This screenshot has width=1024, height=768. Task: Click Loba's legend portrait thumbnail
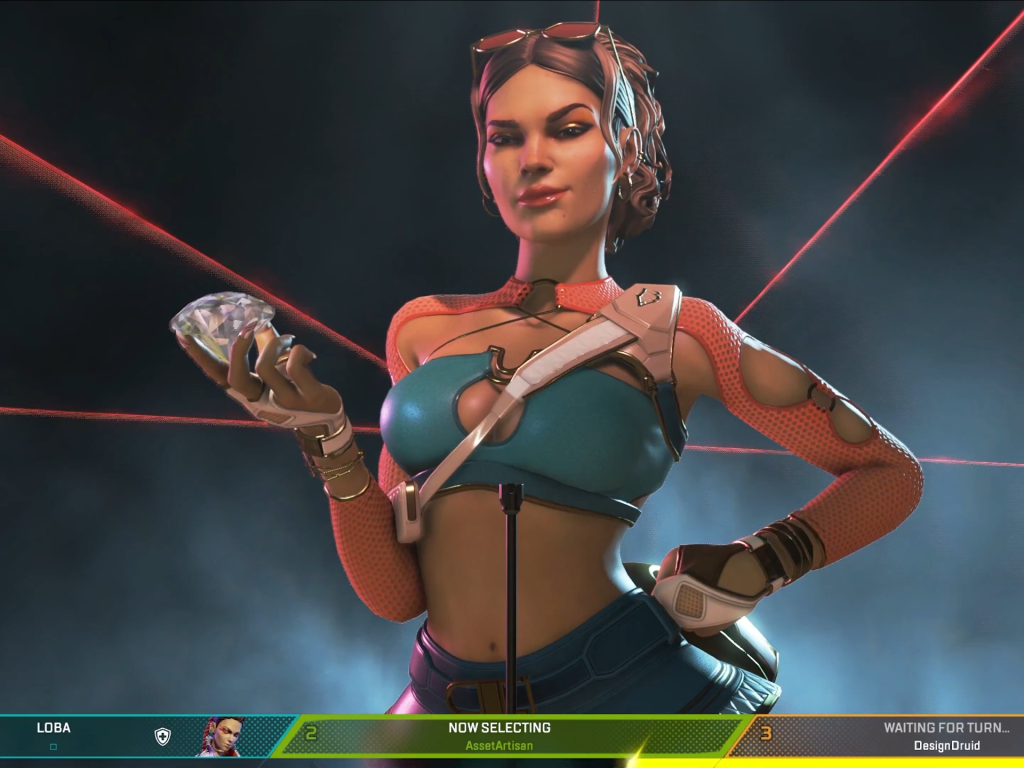coord(223,737)
